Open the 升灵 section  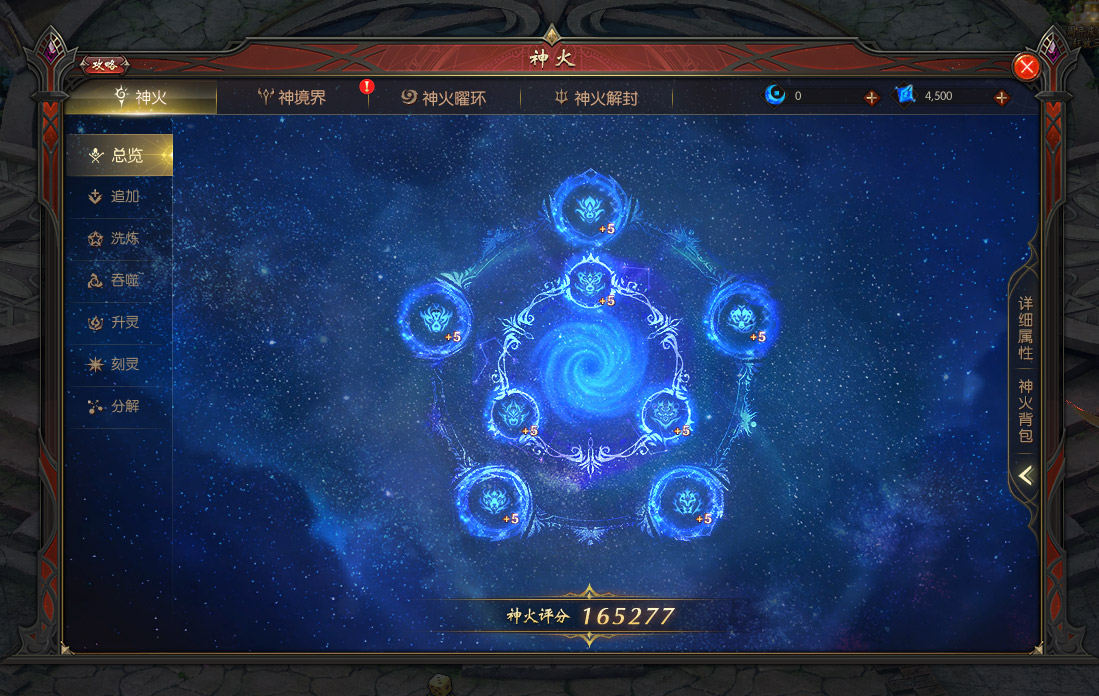point(120,323)
